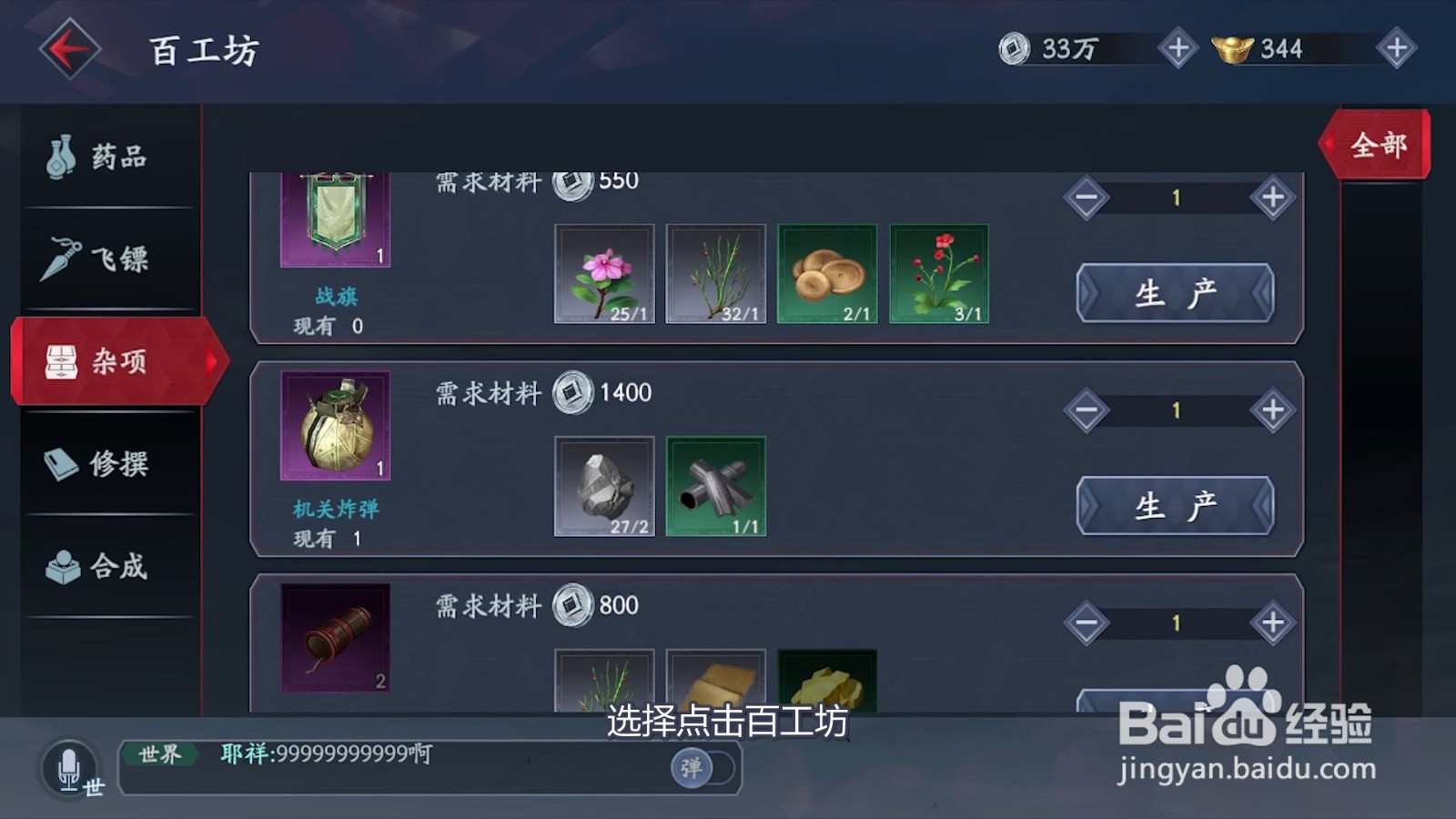Click the pink flower material thumbnail
1456x819 pixels.
click(604, 273)
